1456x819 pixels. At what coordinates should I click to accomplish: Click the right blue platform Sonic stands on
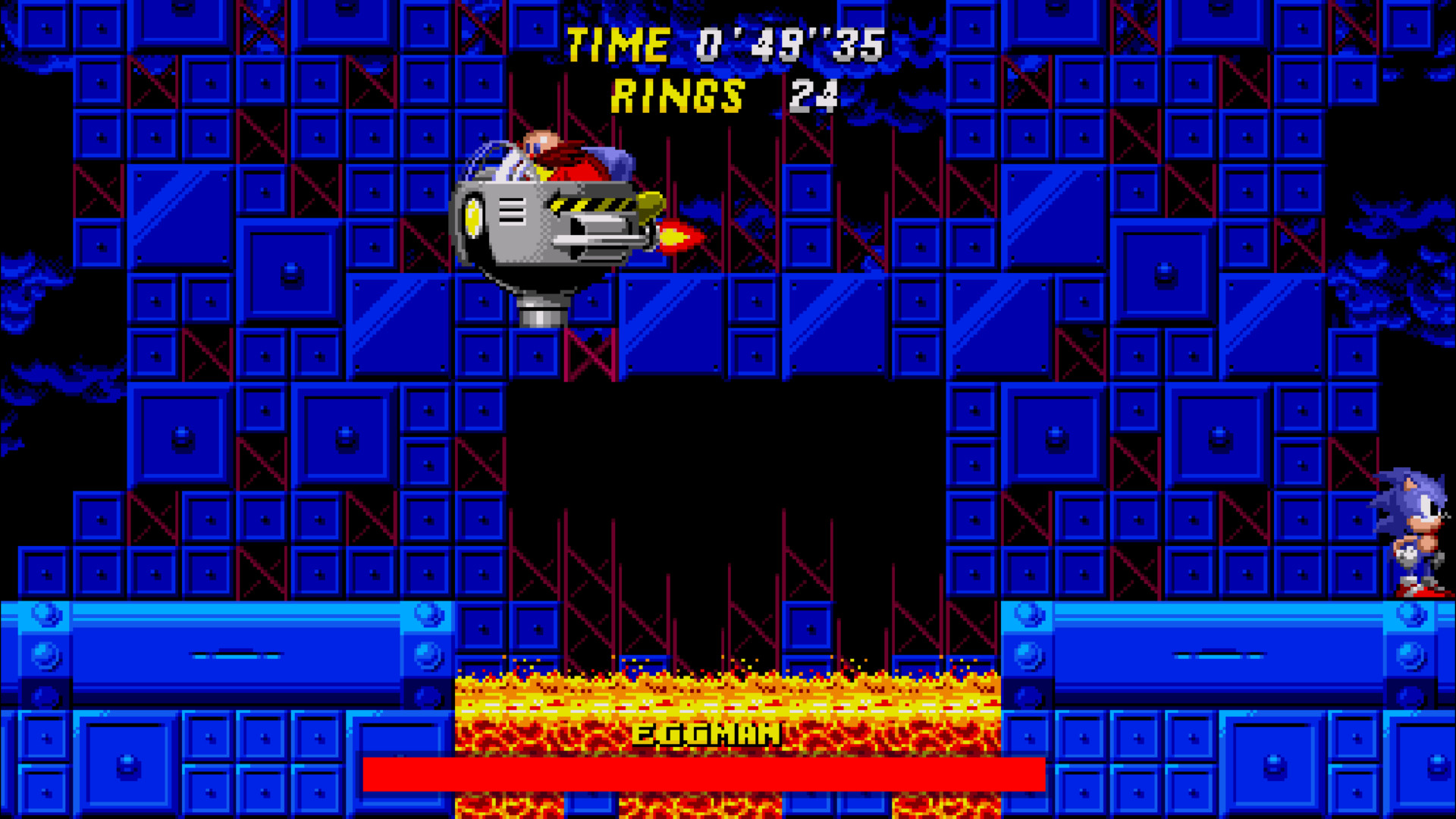click(x=1228, y=648)
